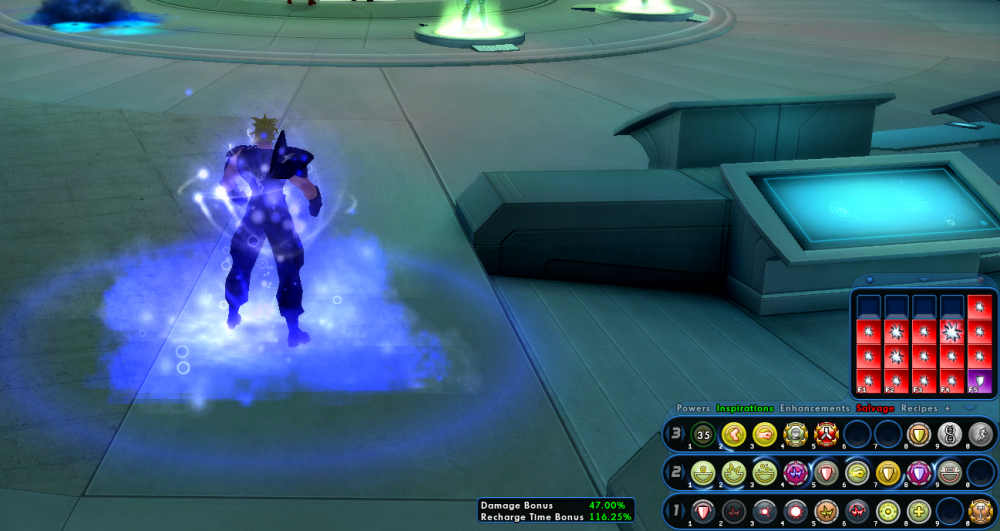Use the largest red starburst inspiration
1000x531 pixels.
coord(953,332)
